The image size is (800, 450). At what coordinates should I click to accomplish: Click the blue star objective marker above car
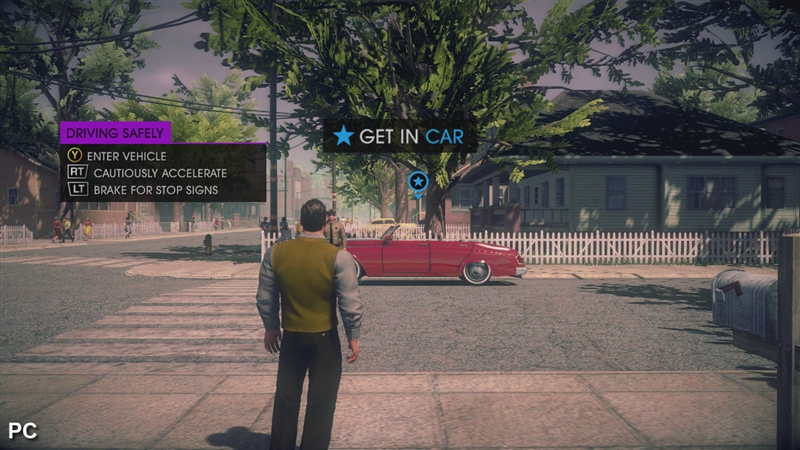click(418, 182)
